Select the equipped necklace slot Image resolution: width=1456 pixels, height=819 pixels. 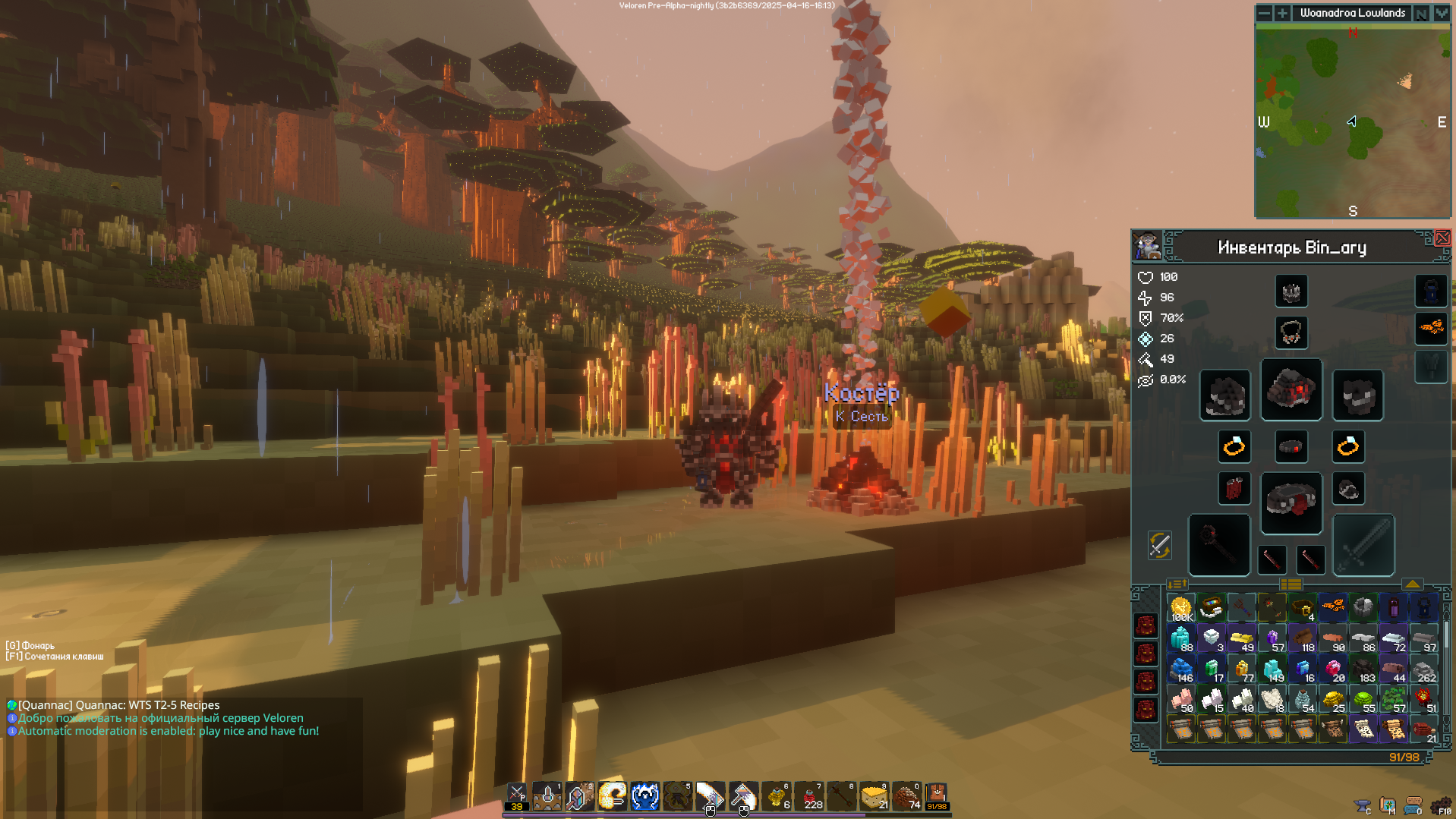pyautogui.click(x=1291, y=332)
